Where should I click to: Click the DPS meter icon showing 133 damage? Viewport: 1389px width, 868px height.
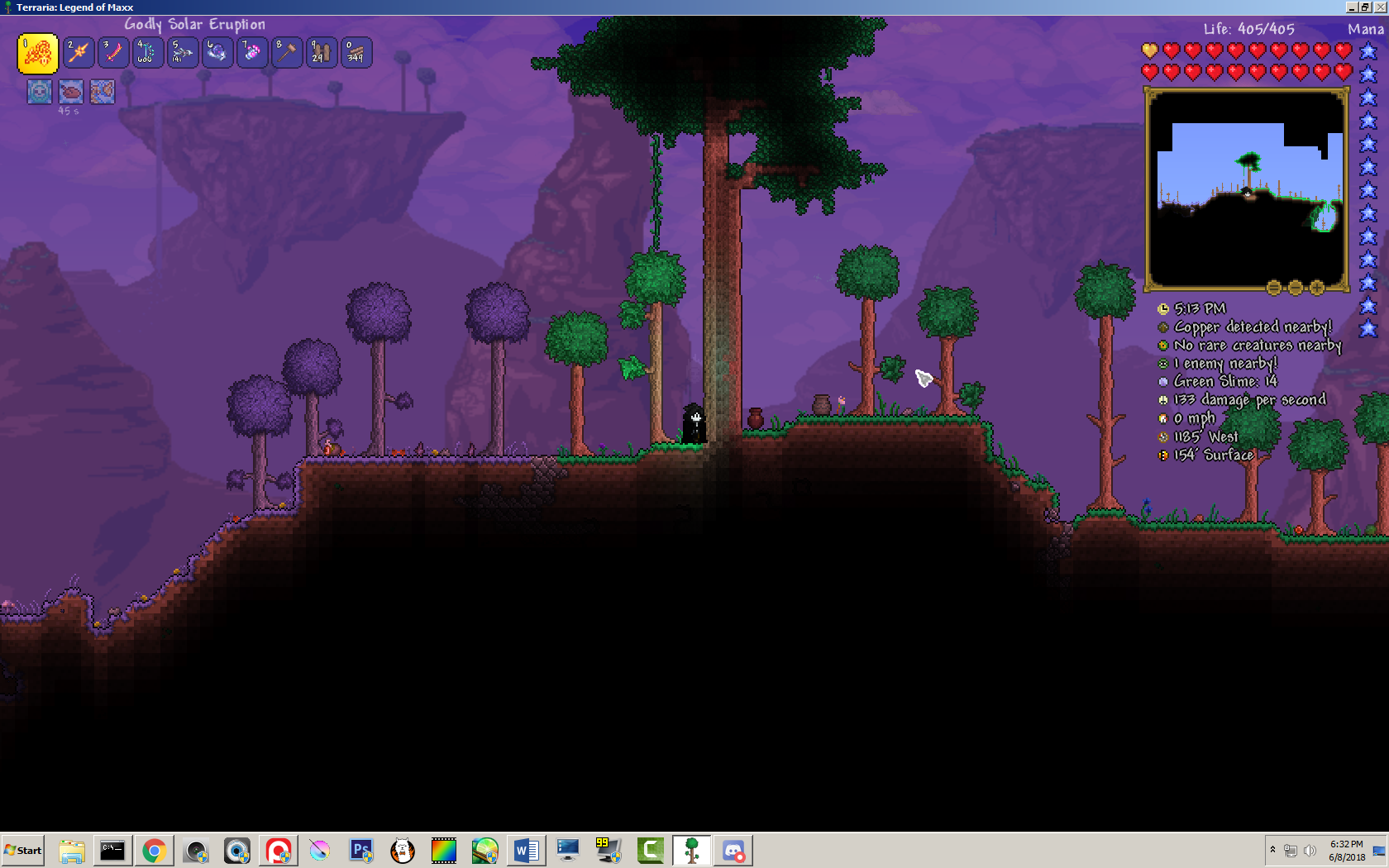[x=1164, y=400]
